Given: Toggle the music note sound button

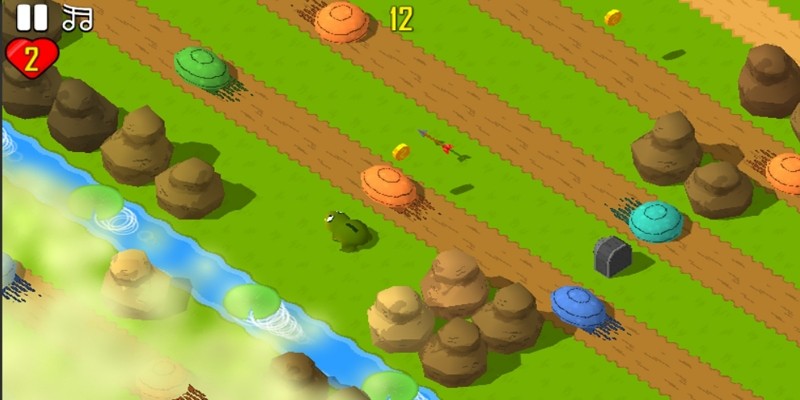Looking at the screenshot, I should (x=76, y=17).
